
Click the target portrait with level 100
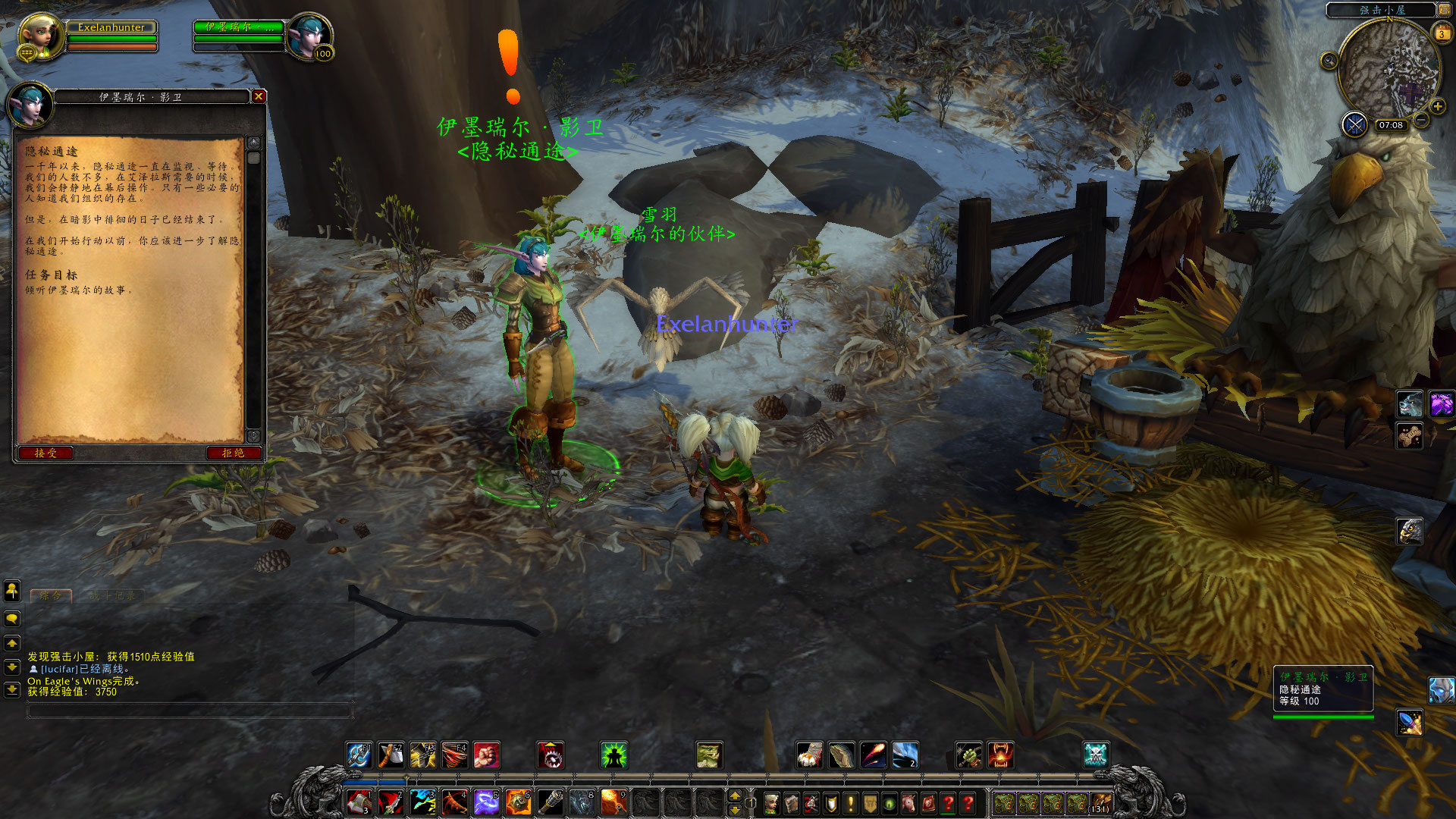point(309,35)
